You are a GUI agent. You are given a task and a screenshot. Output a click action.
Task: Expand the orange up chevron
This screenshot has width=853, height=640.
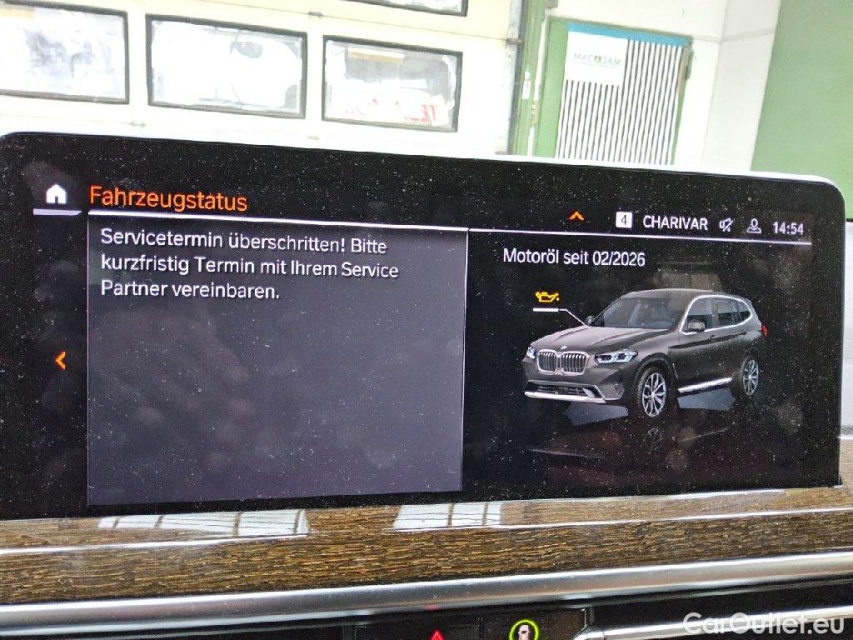(576, 215)
